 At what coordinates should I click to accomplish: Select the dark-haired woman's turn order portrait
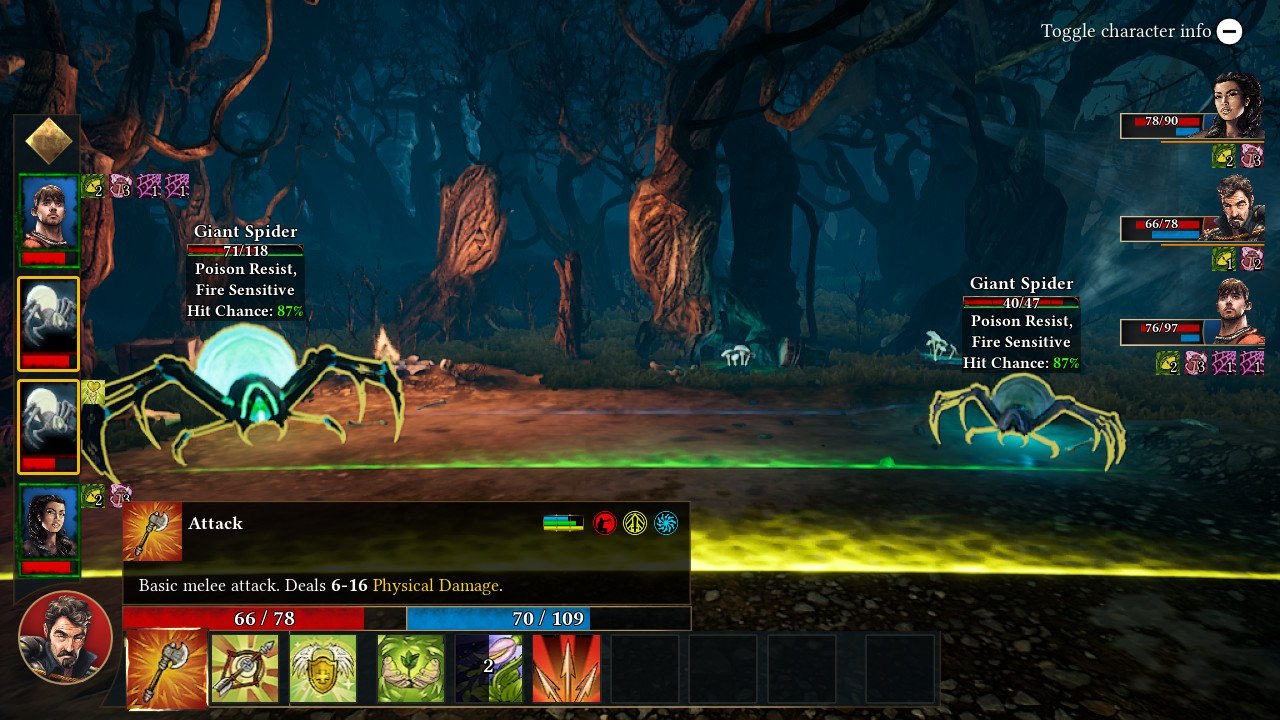(x=48, y=523)
